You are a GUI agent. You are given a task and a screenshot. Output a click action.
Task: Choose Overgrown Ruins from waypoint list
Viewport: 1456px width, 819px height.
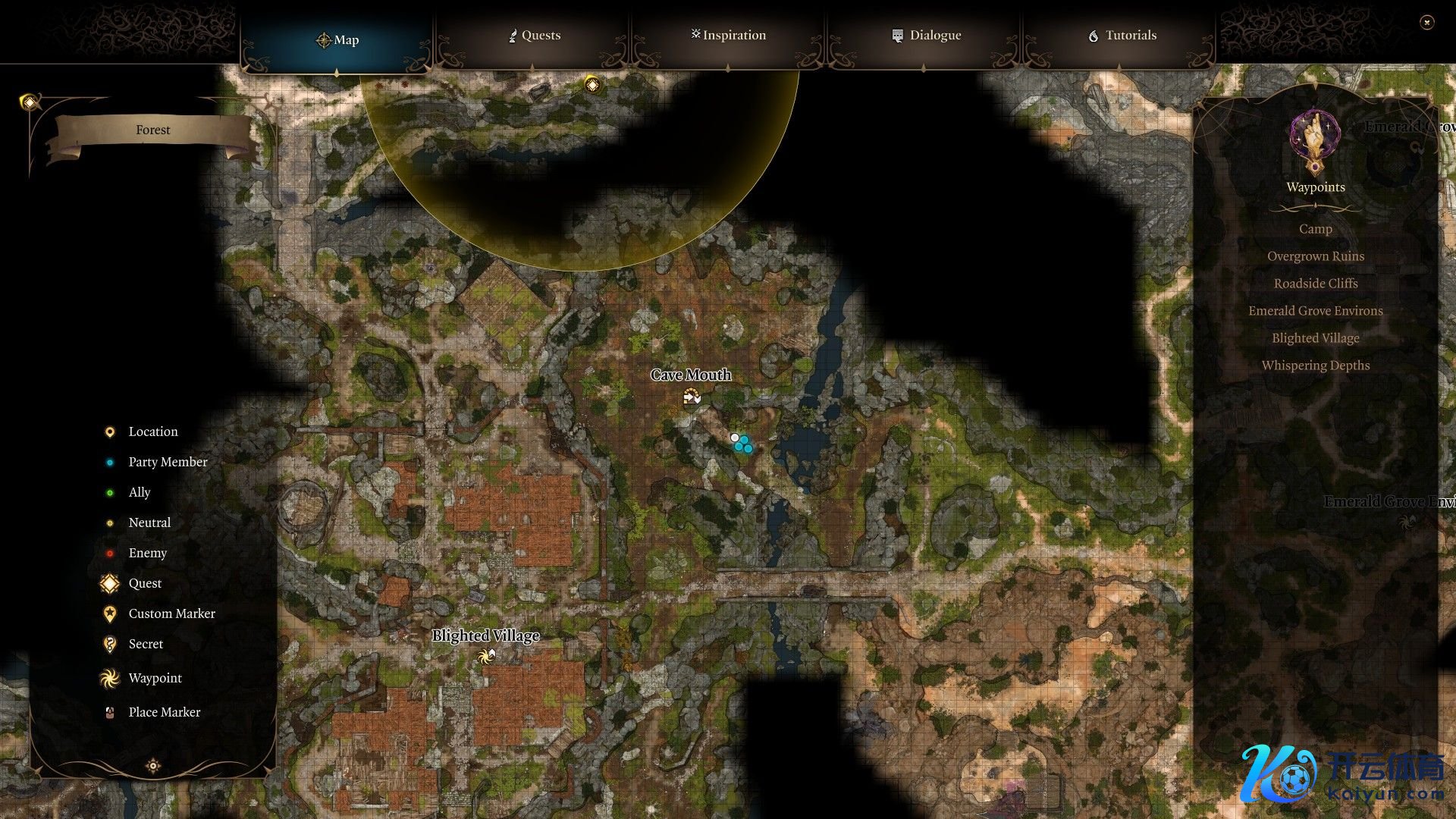click(x=1315, y=256)
